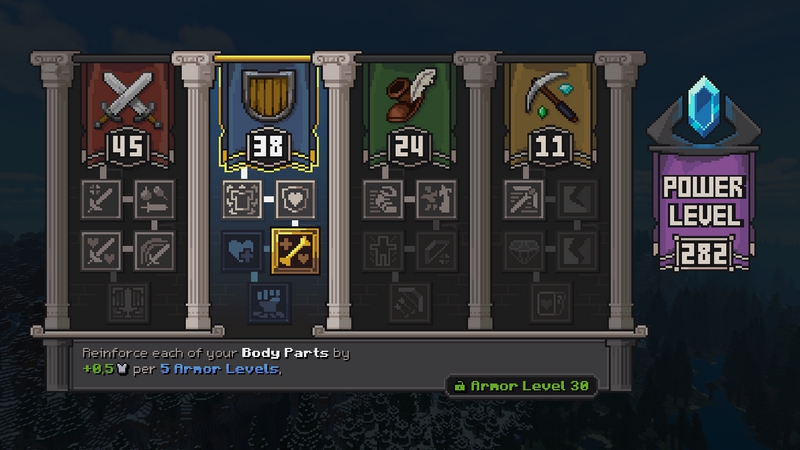Pick the shield with heart perk
The width and height of the screenshot is (800, 450).
pos(295,198)
